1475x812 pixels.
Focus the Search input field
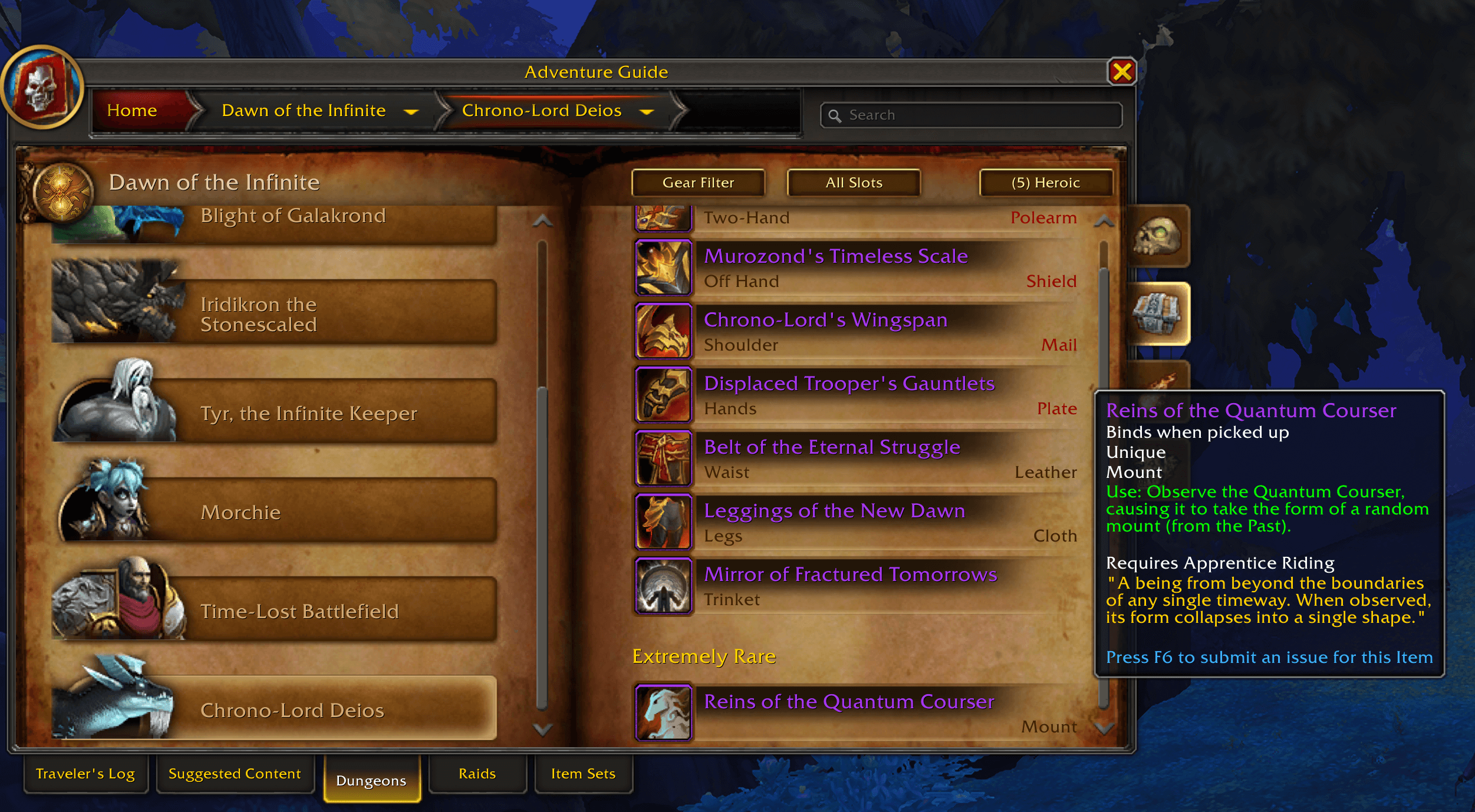tap(979, 115)
